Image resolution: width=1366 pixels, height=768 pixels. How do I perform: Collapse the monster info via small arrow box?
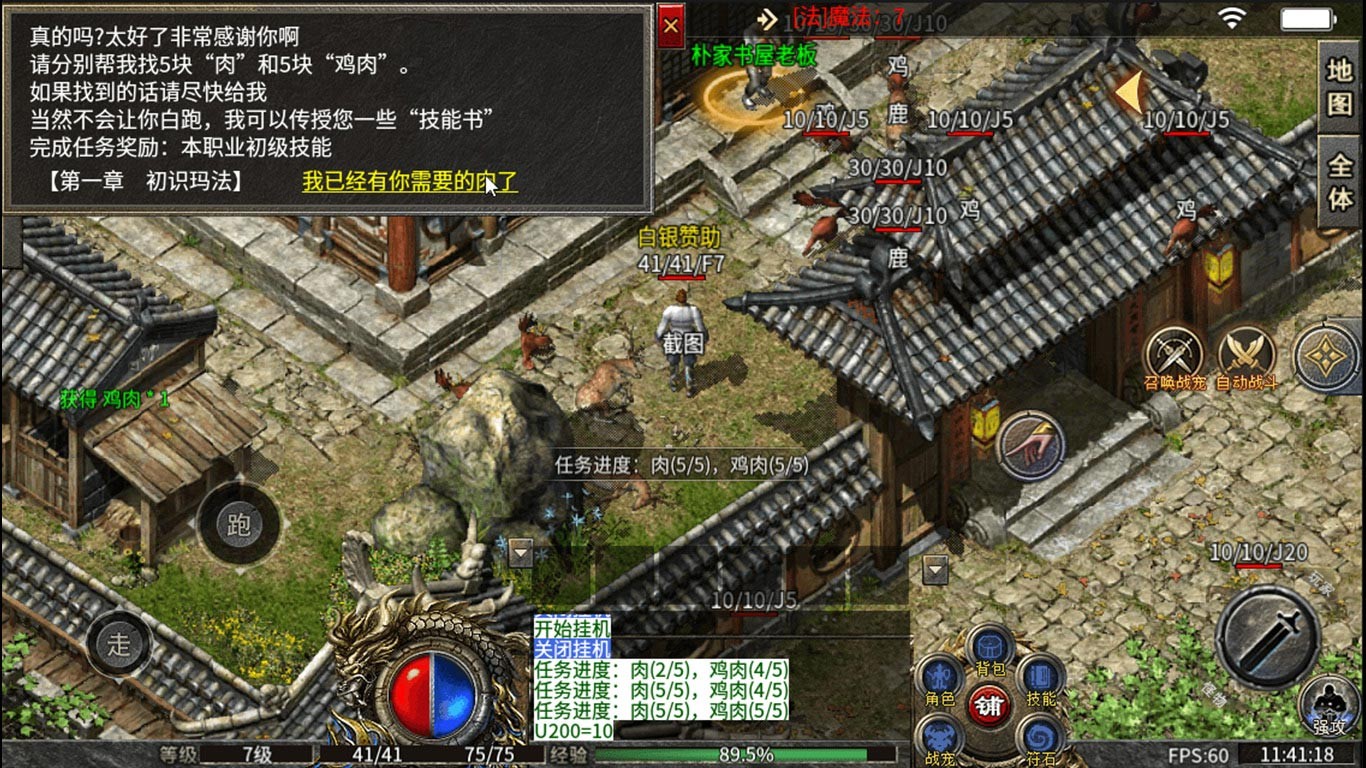coord(518,554)
